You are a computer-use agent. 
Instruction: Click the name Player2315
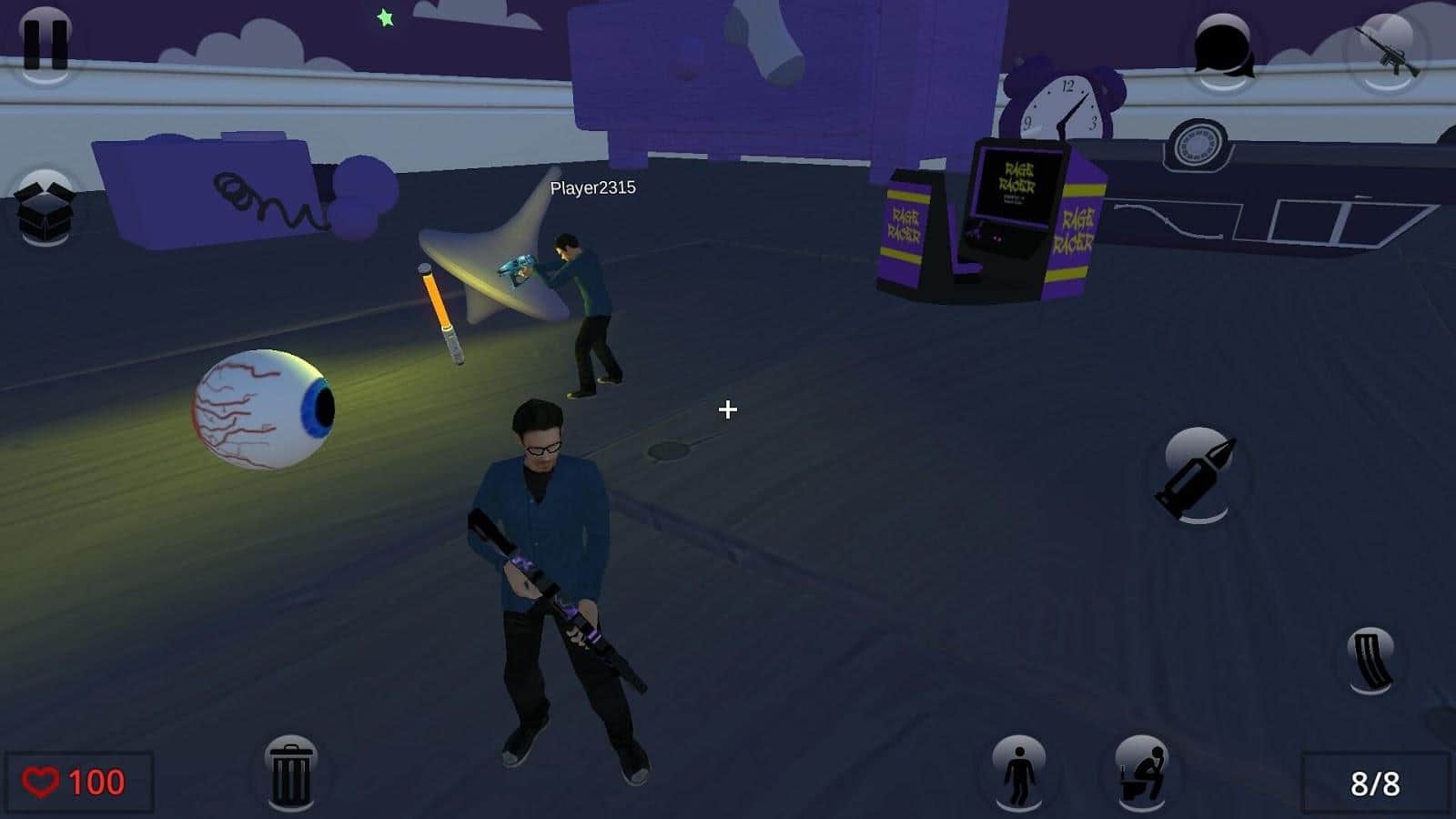(593, 188)
